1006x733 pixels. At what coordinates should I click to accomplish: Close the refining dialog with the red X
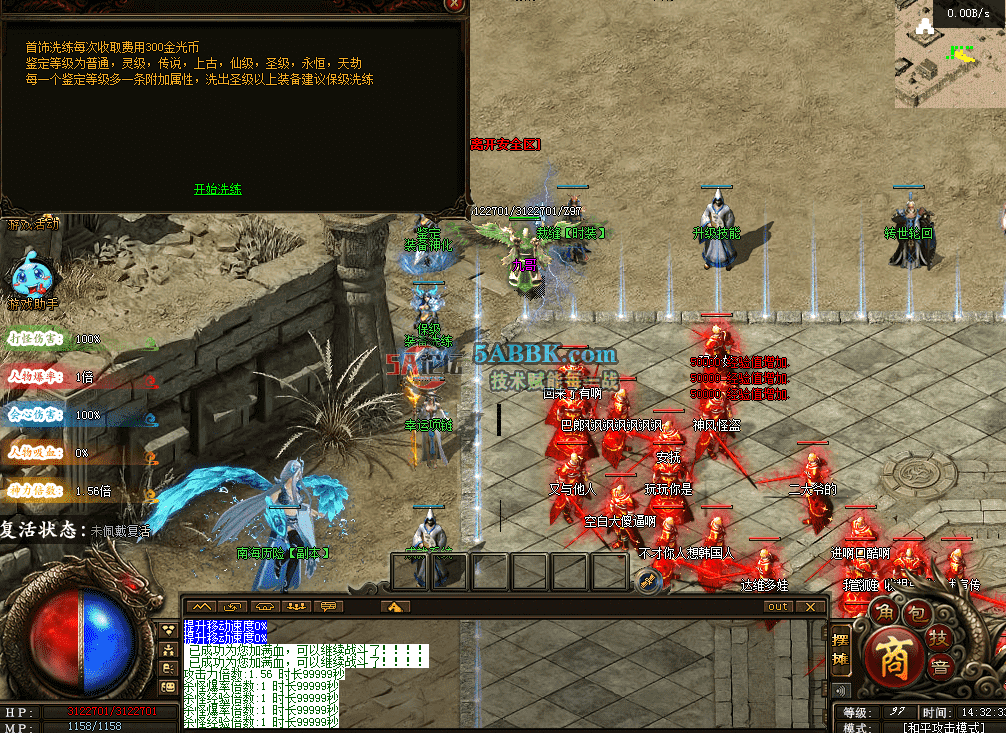(x=455, y=5)
